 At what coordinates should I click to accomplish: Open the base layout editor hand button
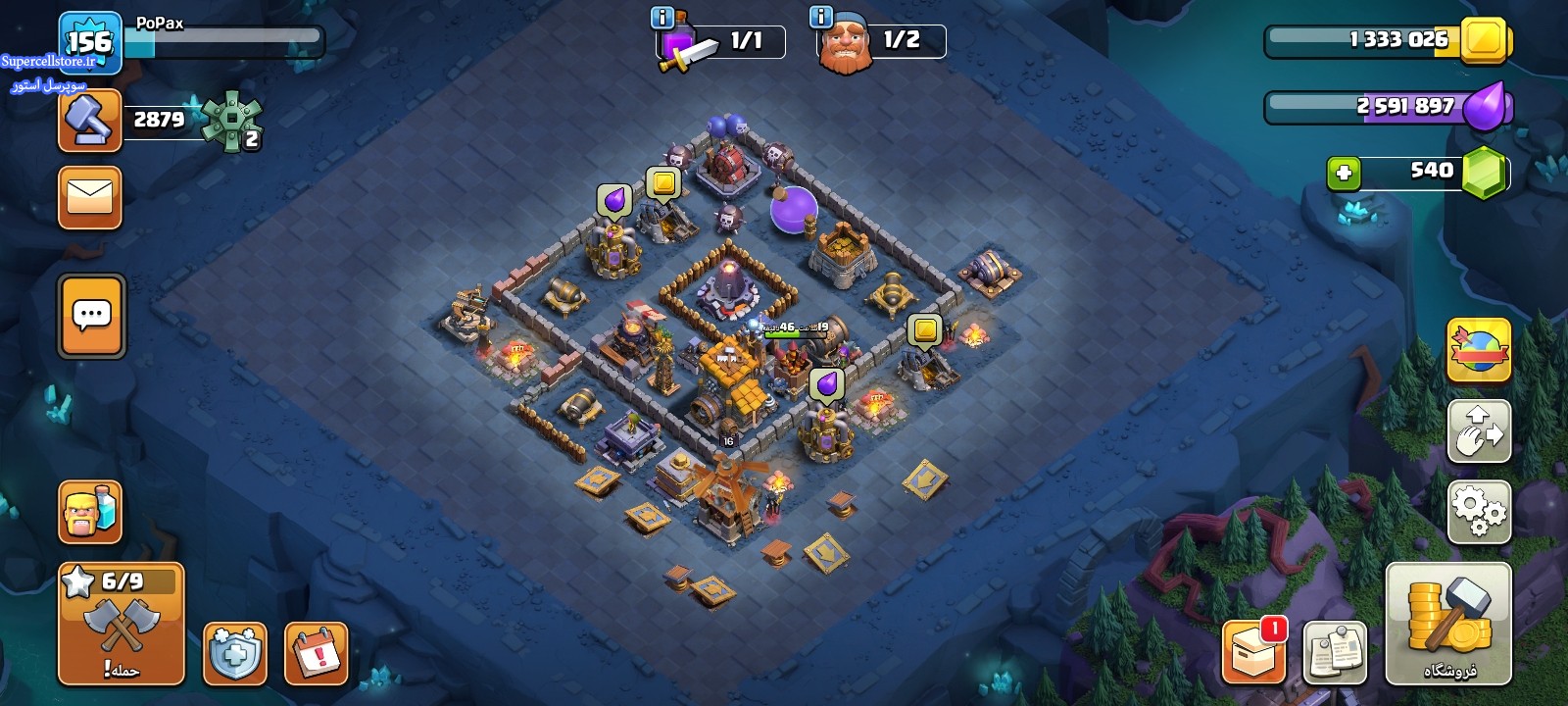[1479, 430]
